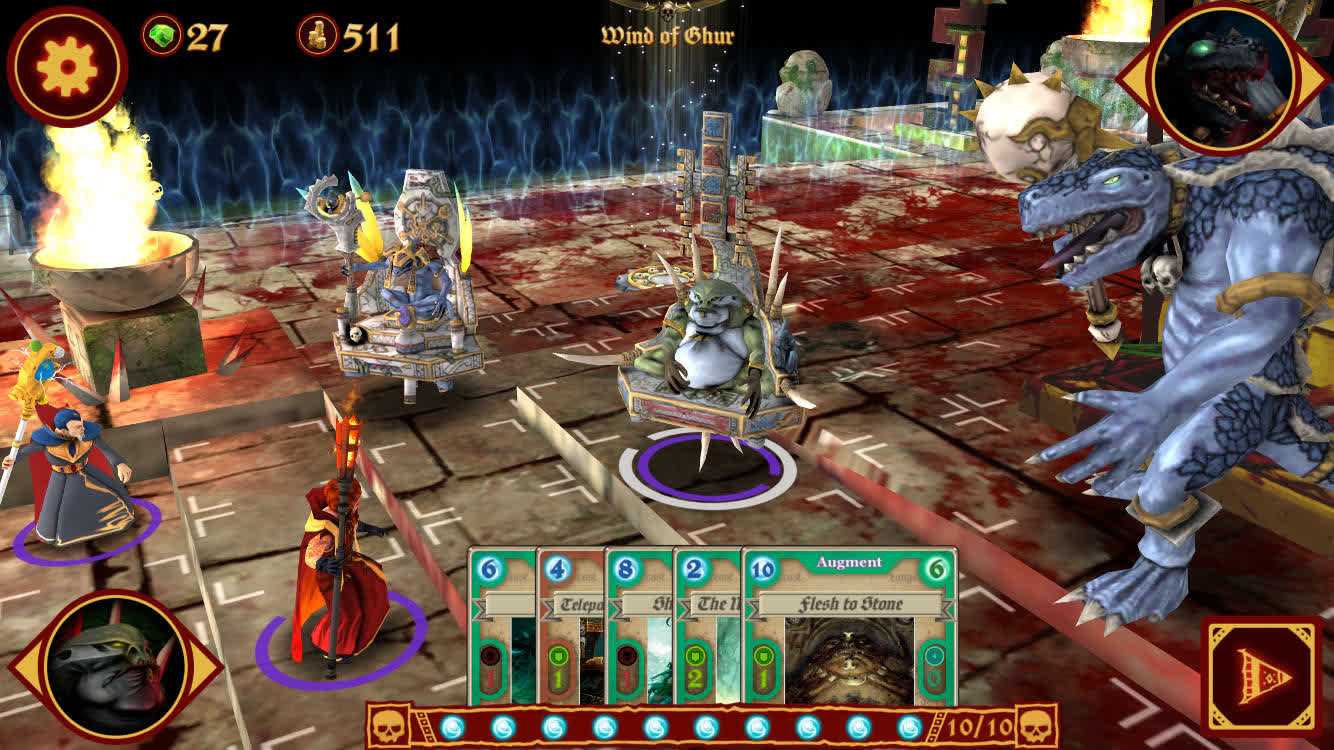Select the Flesh to Stone card
This screenshot has height=750, width=1334.
[850, 628]
